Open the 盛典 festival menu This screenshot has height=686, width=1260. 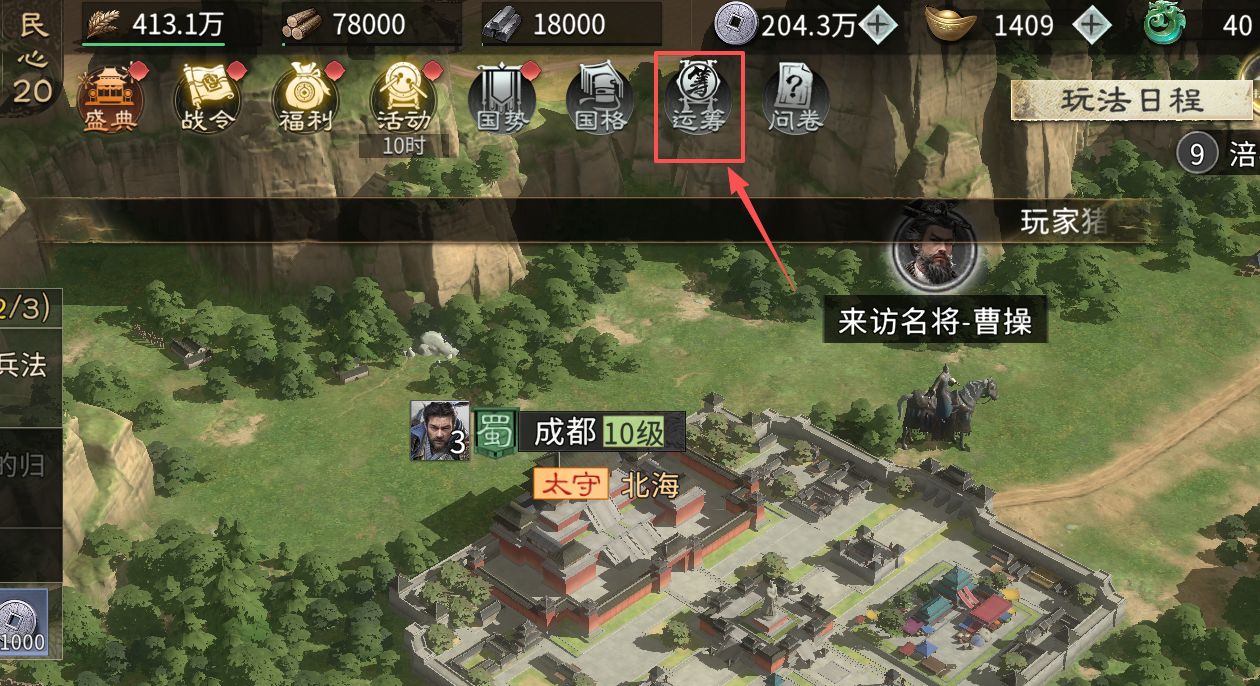pyautogui.click(x=110, y=98)
